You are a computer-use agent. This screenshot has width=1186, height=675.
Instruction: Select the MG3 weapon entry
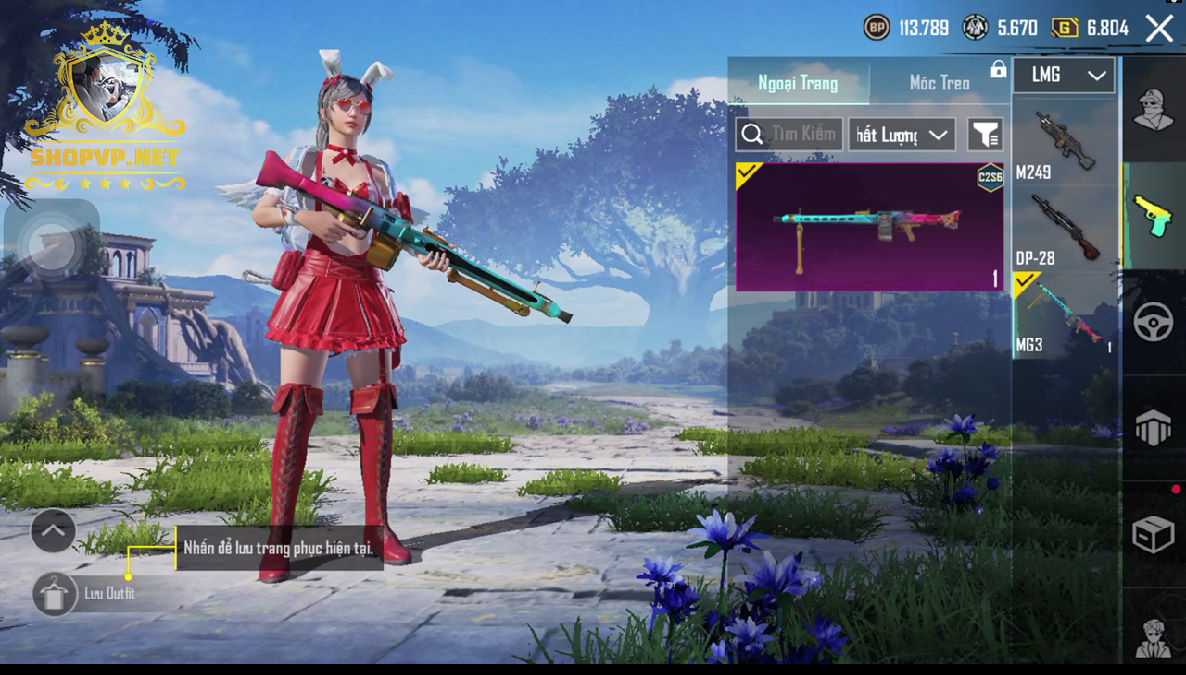coord(1063,314)
